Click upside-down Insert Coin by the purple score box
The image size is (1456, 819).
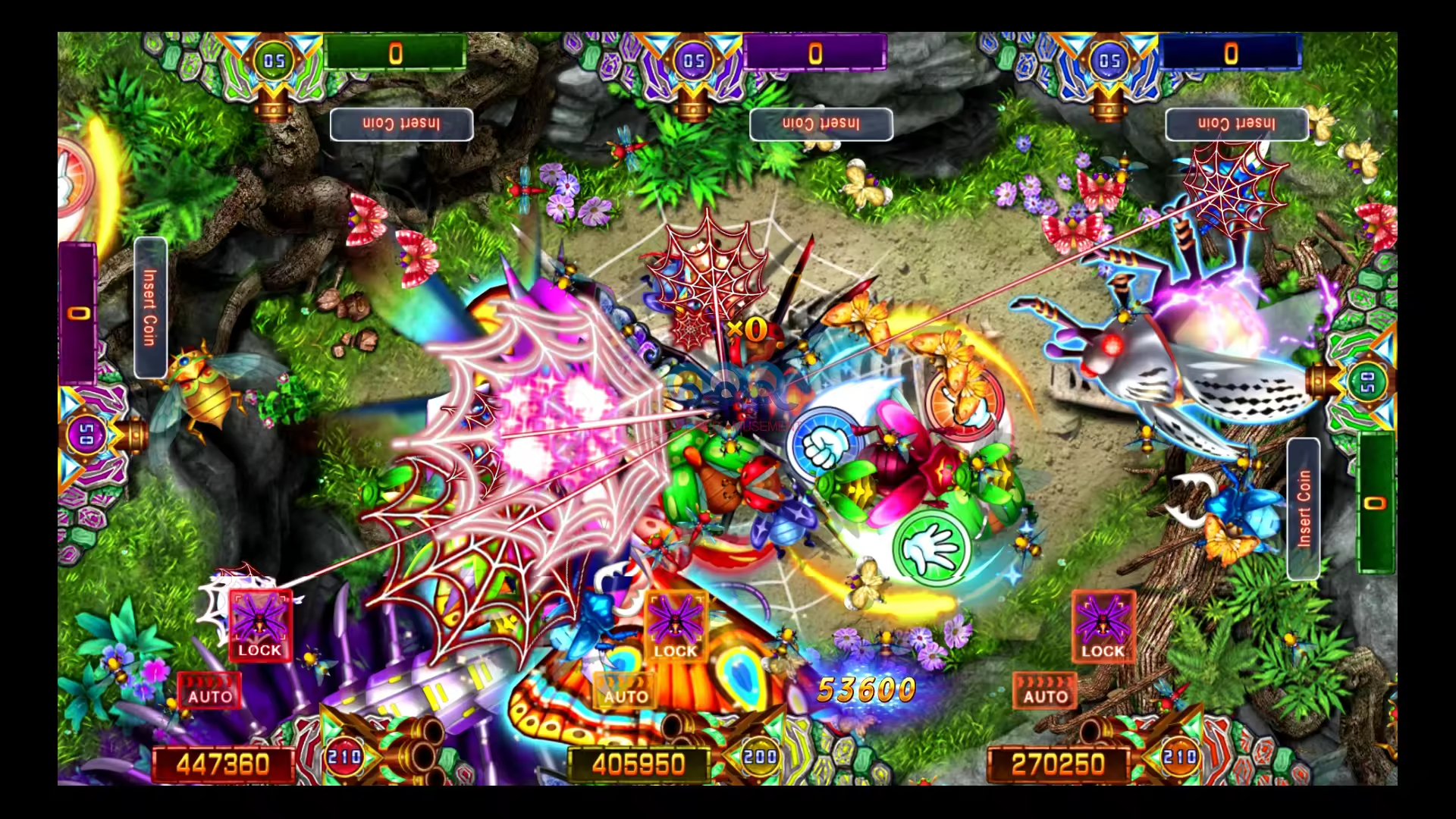(x=821, y=124)
